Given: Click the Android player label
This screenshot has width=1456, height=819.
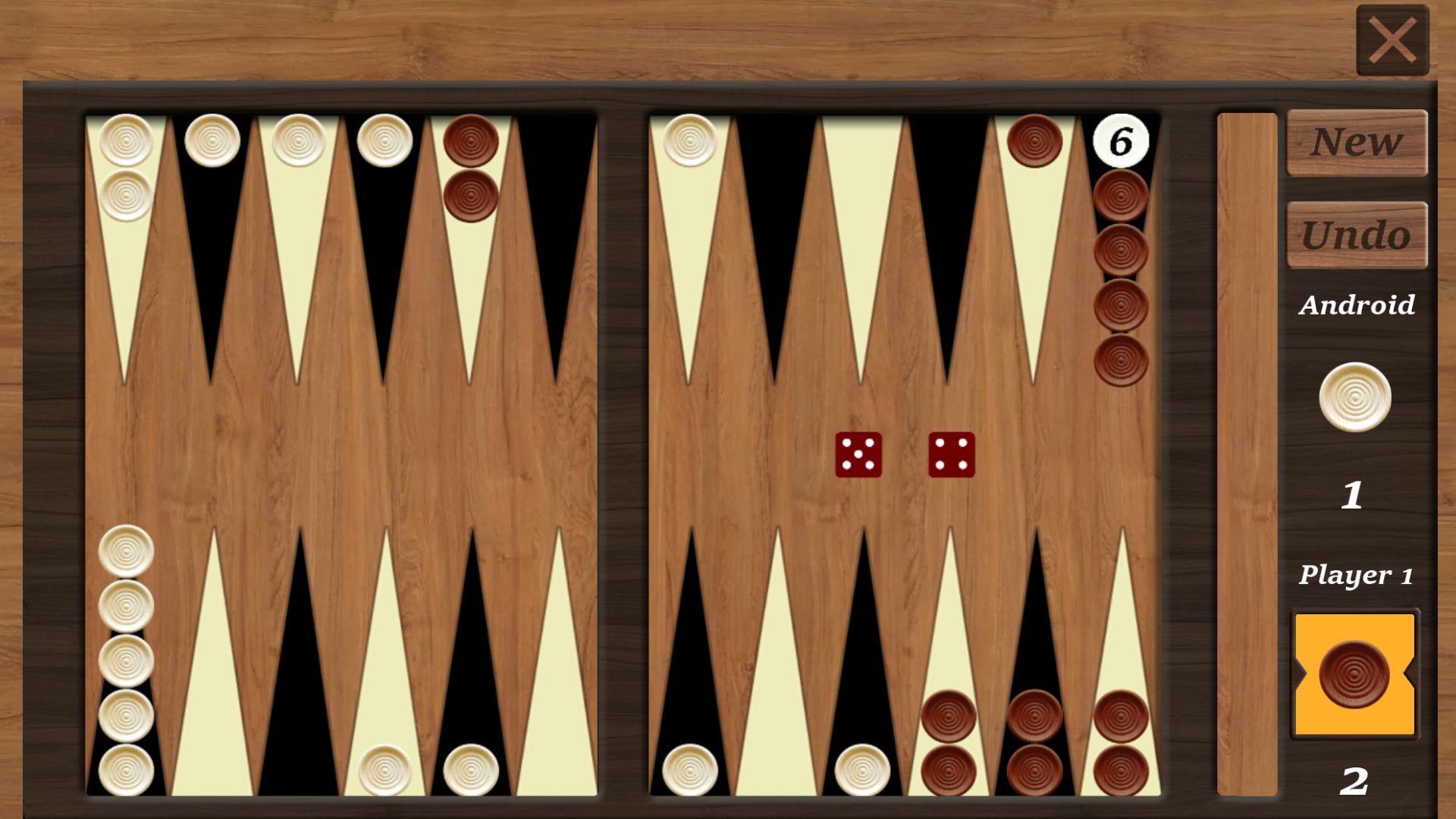Looking at the screenshot, I should tap(1357, 305).
